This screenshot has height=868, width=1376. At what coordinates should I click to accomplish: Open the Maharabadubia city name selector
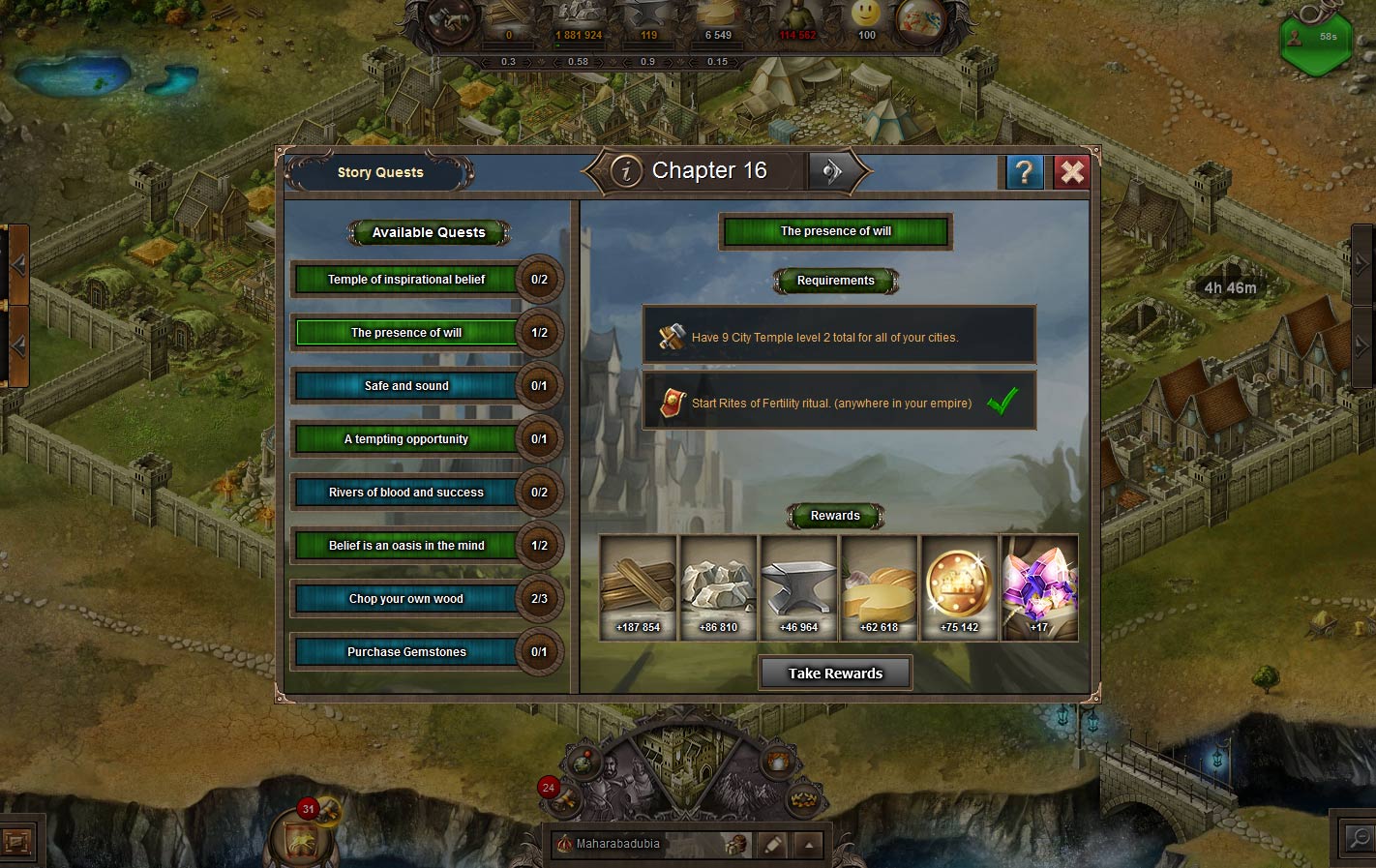619,844
